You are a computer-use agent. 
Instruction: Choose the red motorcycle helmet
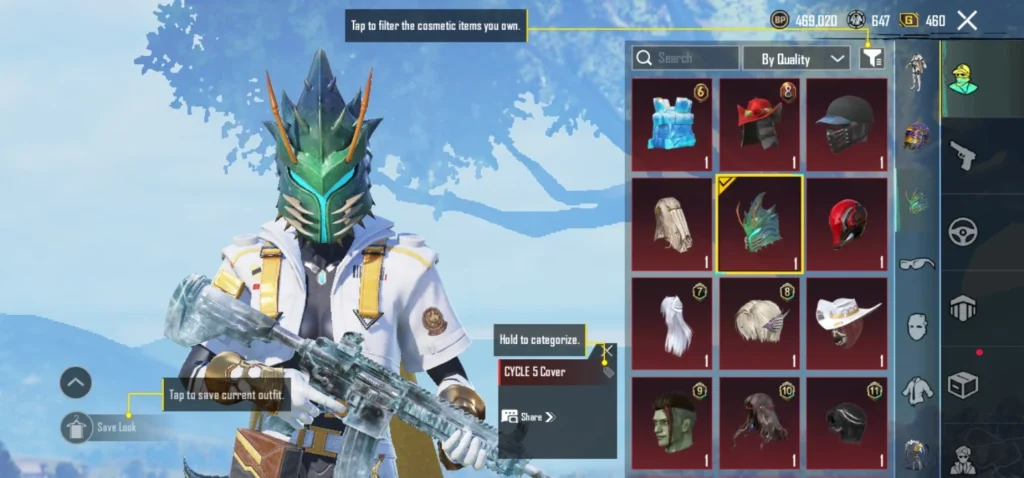click(846, 224)
